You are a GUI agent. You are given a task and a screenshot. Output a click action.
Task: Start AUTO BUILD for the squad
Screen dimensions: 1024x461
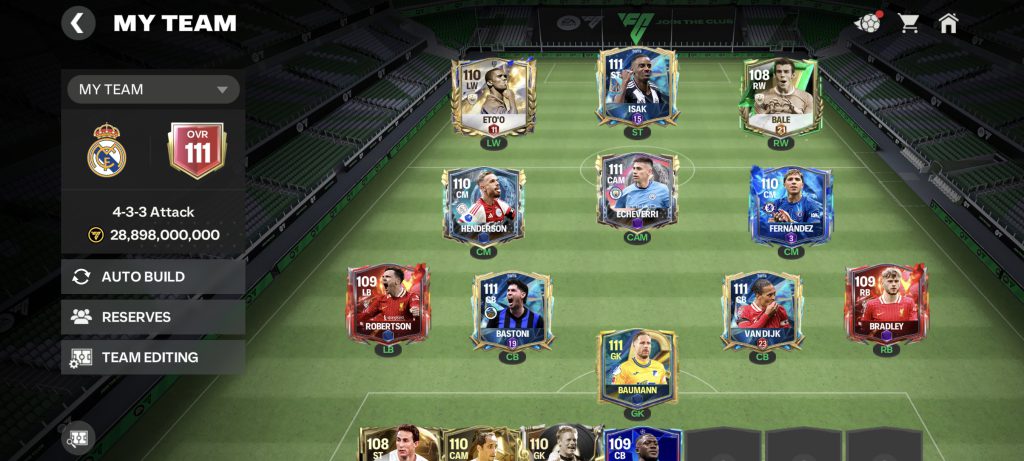pyautogui.click(x=153, y=277)
